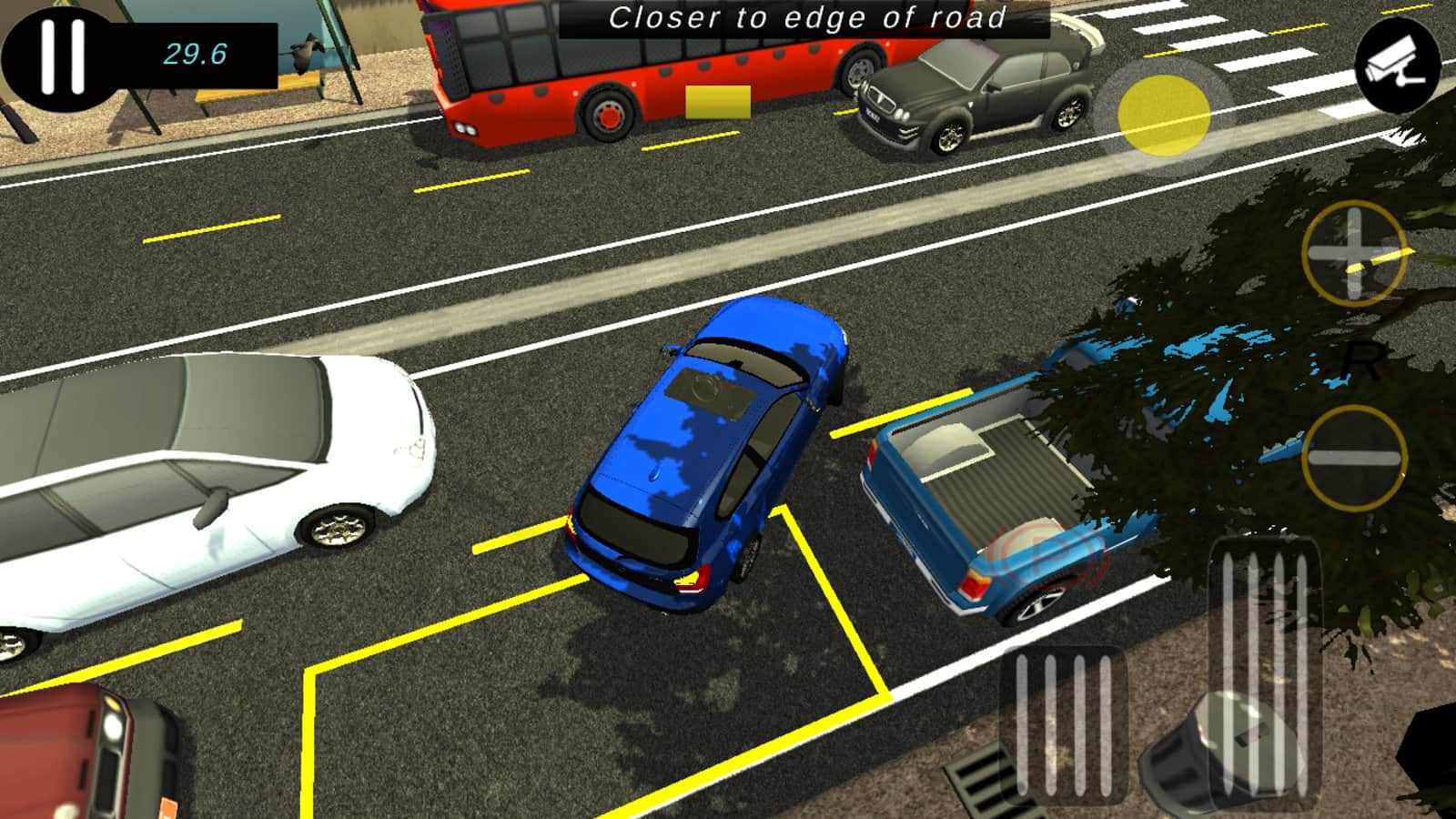Shift gear up with the plus button

coord(1353,252)
